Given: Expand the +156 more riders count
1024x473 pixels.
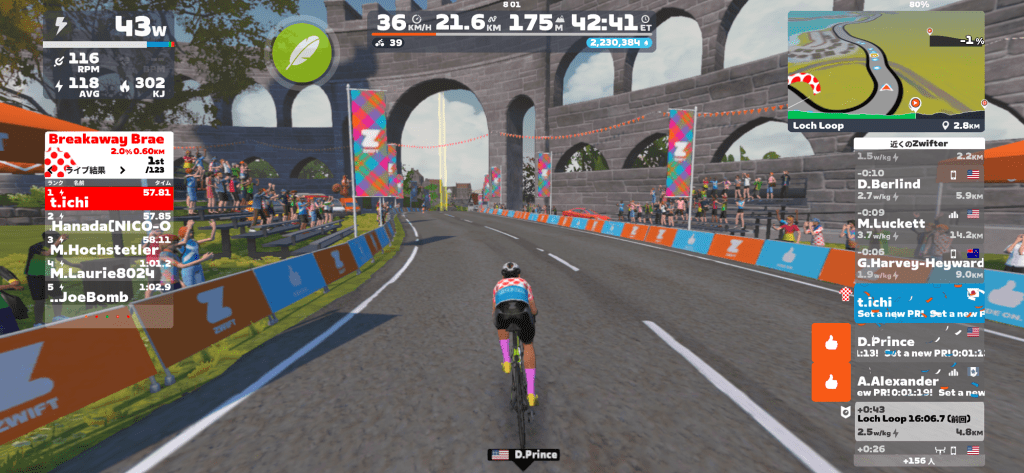Looking at the screenshot, I should [x=917, y=461].
